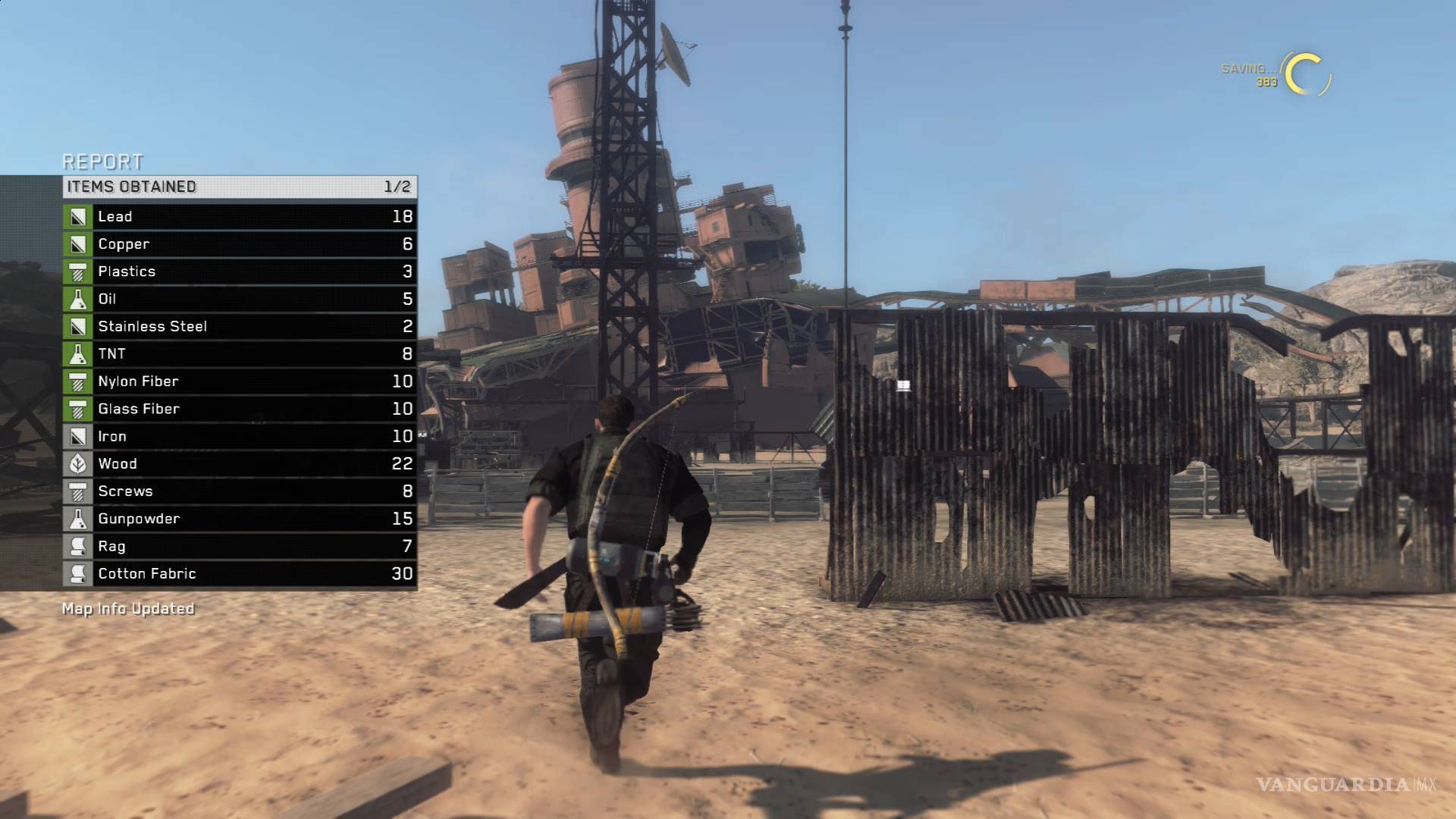Select the Rag cloth icon
The height and width of the screenshot is (819, 1456).
tap(78, 546)
